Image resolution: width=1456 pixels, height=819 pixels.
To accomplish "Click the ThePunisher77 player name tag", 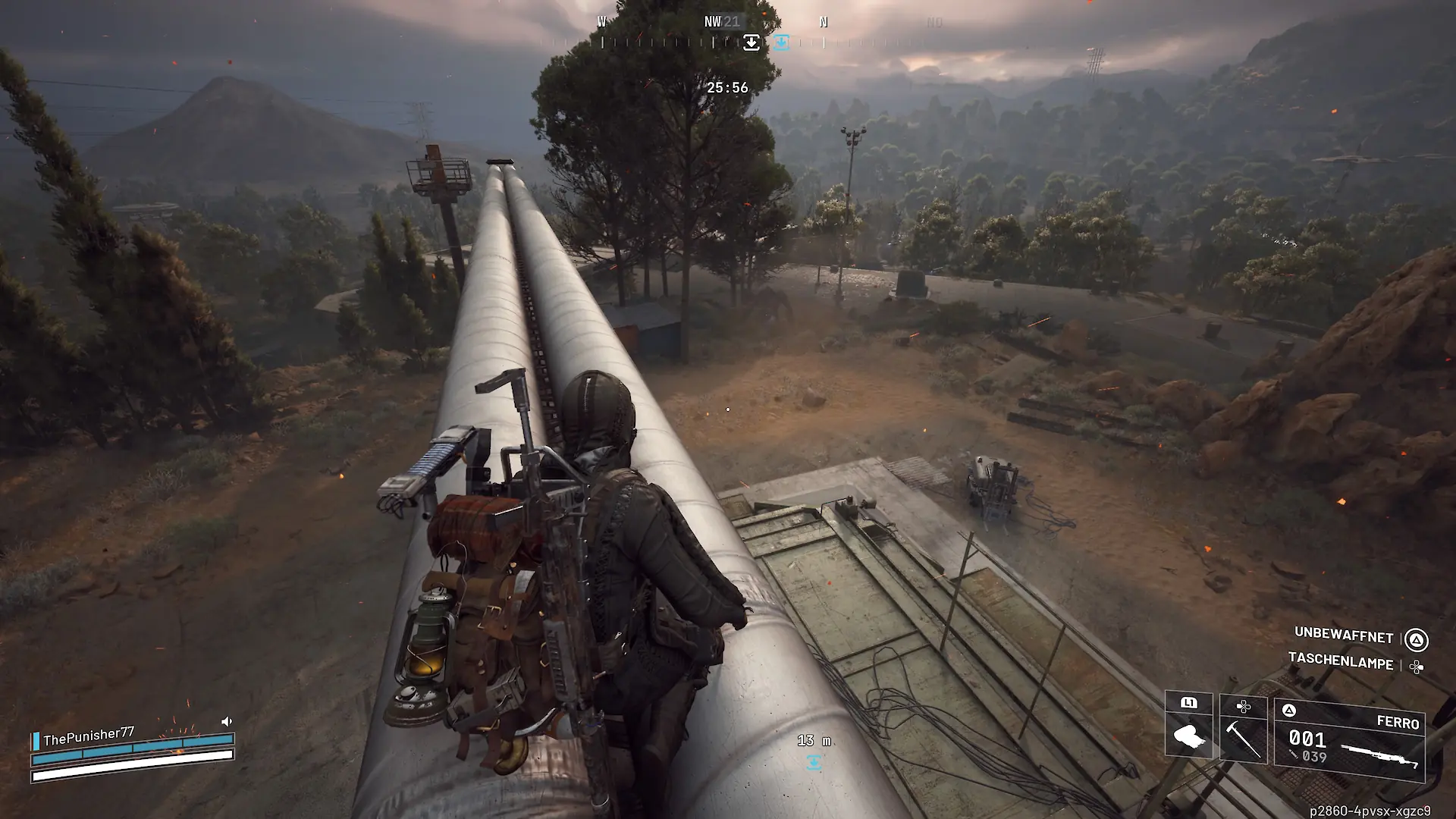I will [x=88, y=736].
